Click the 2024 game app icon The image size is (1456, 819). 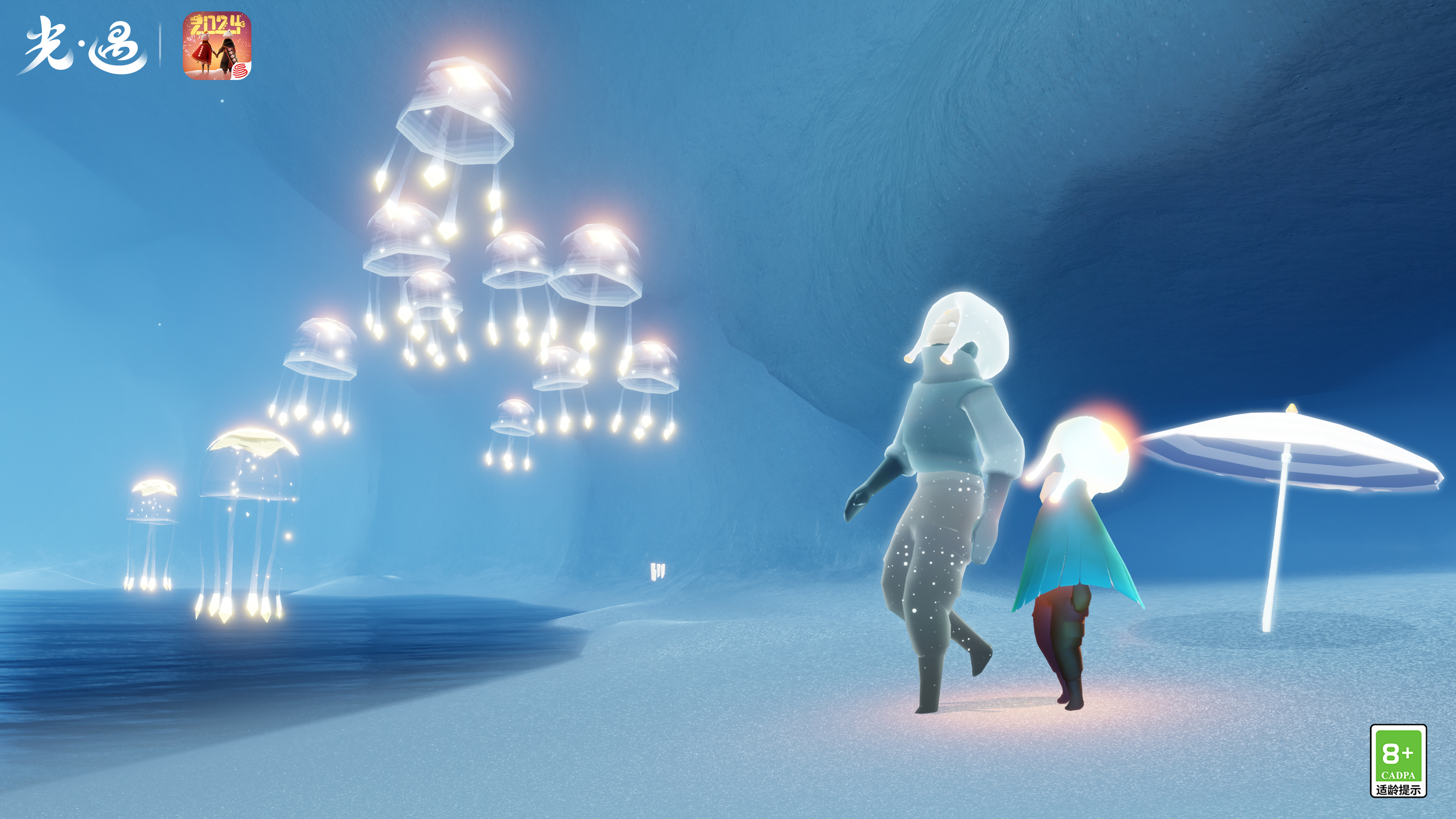(217, 46)
